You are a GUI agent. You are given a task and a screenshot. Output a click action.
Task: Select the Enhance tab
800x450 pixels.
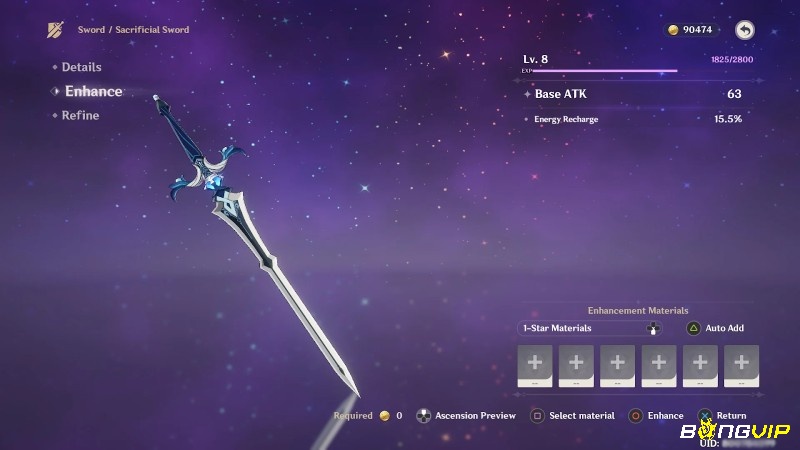point(93,91)
